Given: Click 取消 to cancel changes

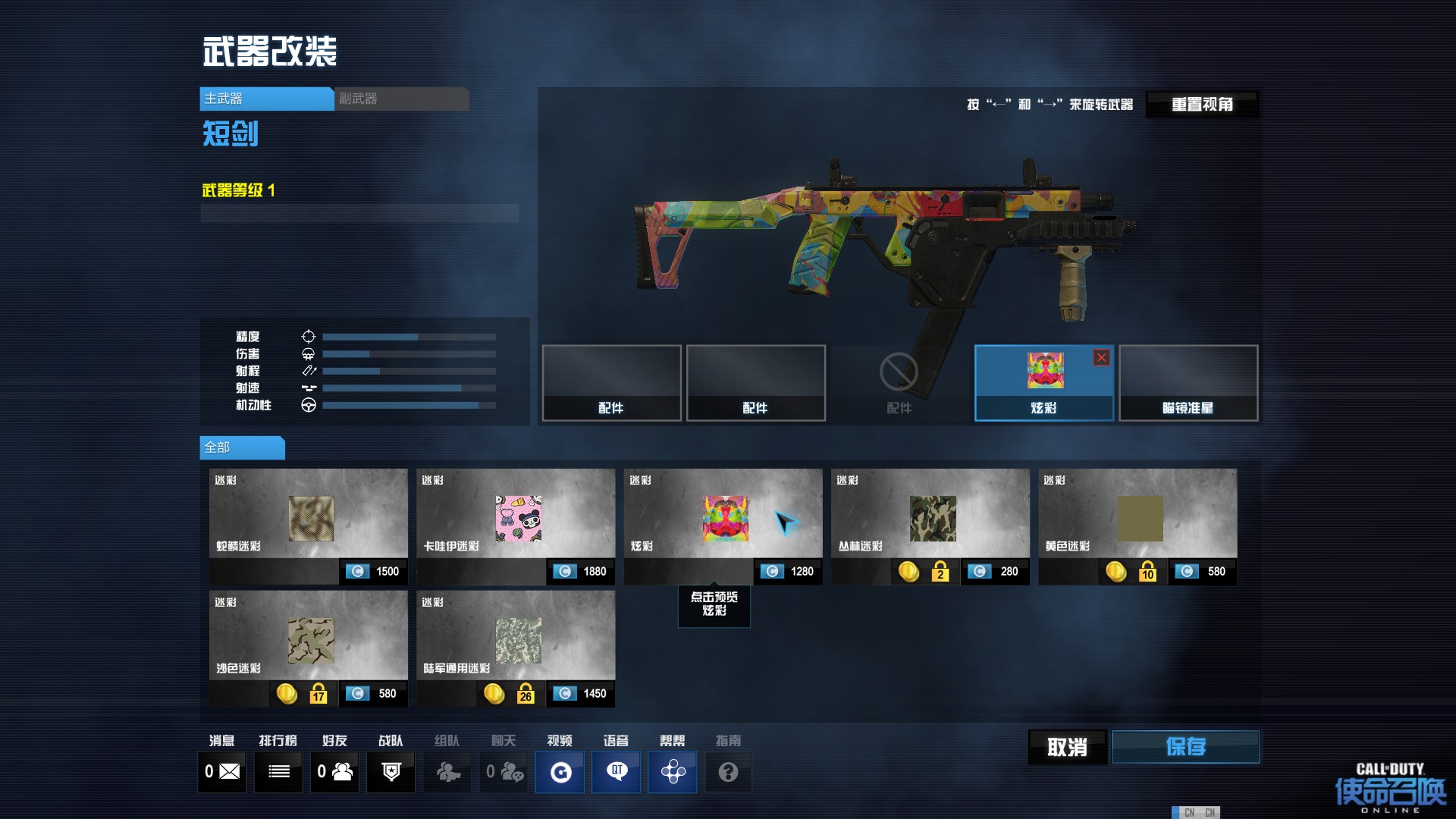Looking at the screenshot, I should coord(1067,748).
